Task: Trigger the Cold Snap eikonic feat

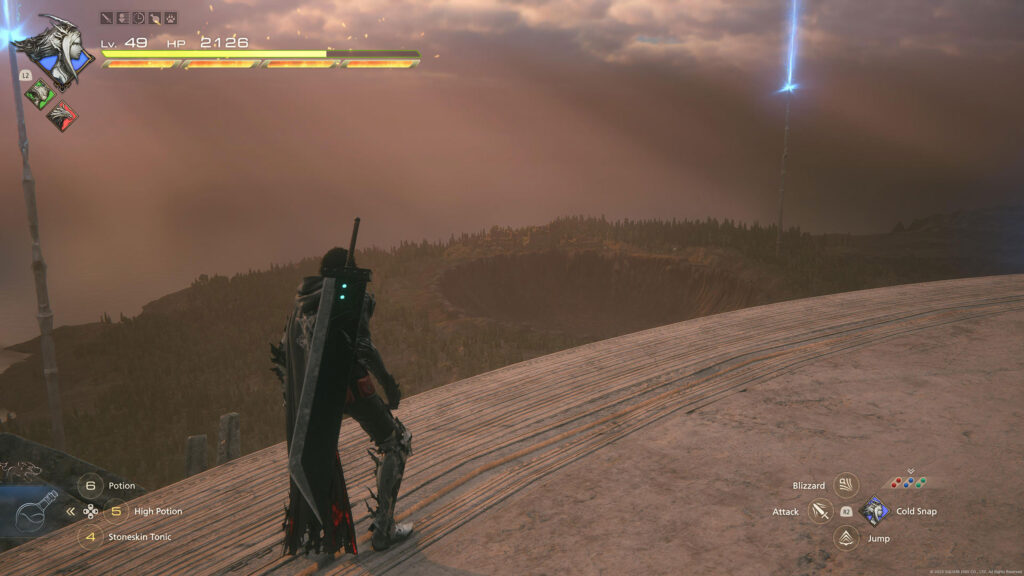Action: pos(873,512)
